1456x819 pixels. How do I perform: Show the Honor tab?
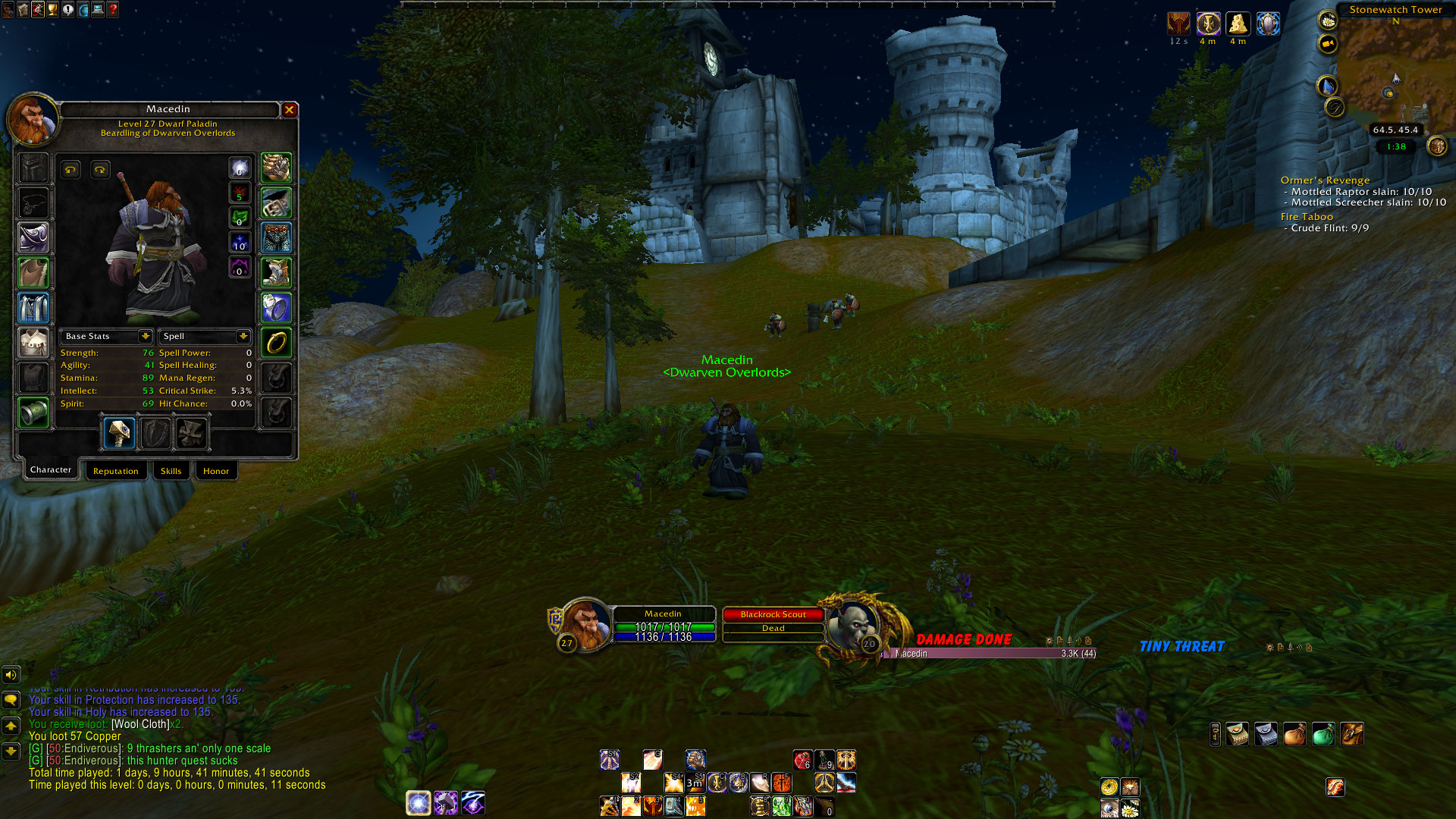(216, 471)
